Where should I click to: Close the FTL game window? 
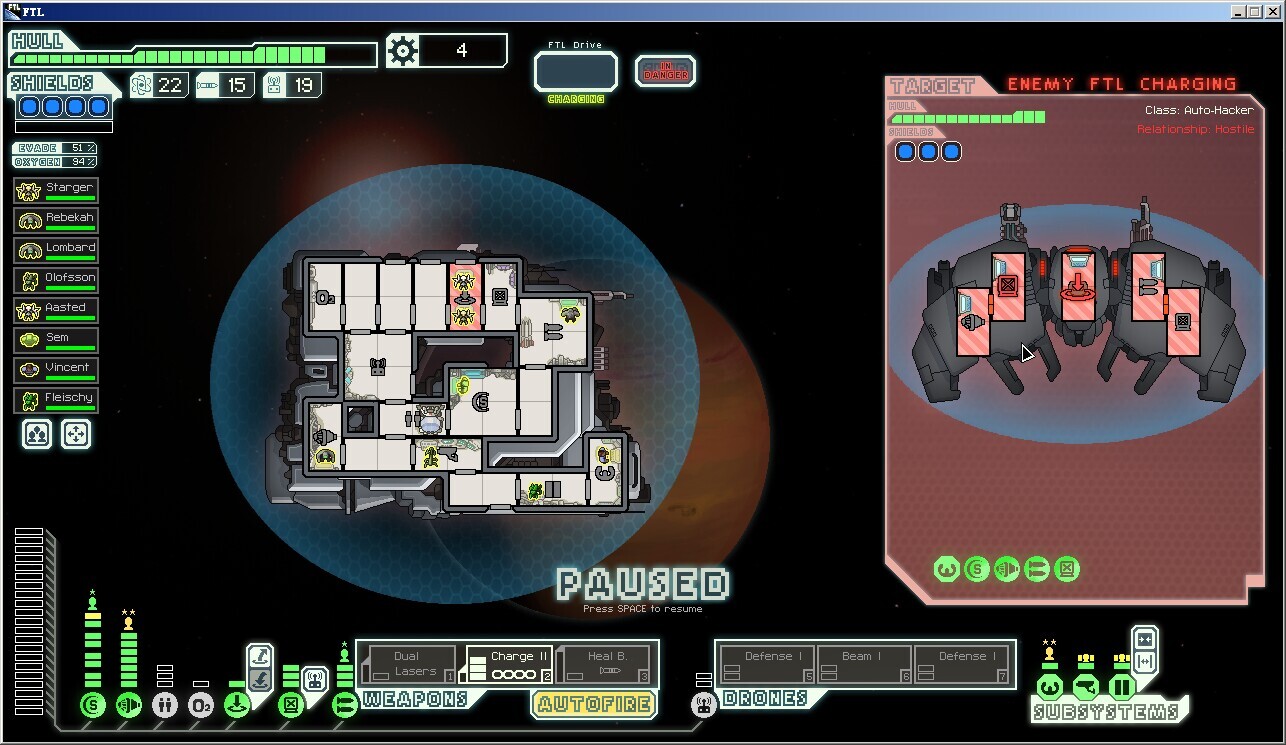(1275, 11)
